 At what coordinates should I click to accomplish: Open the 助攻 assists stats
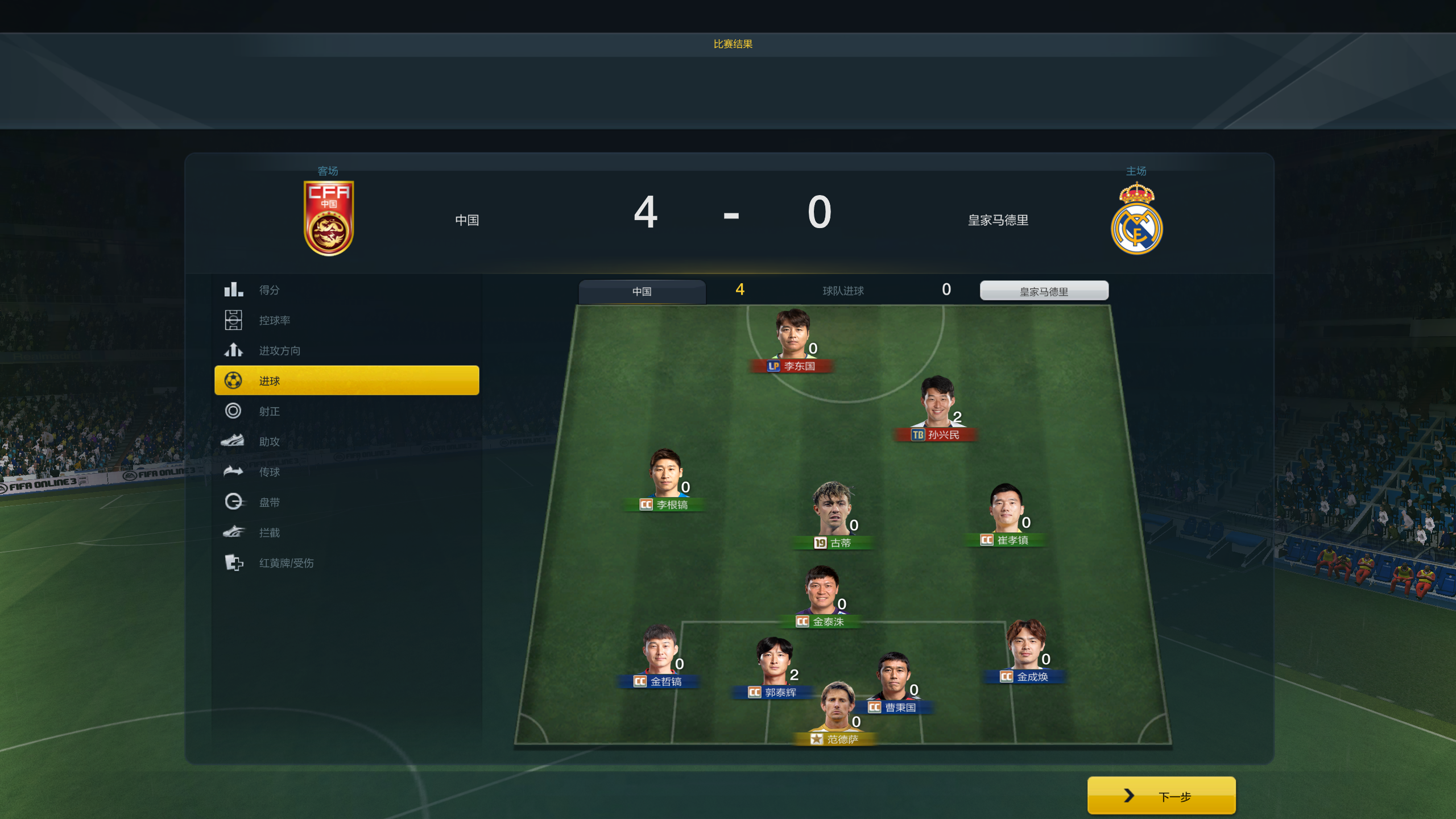tap(269, 441)
